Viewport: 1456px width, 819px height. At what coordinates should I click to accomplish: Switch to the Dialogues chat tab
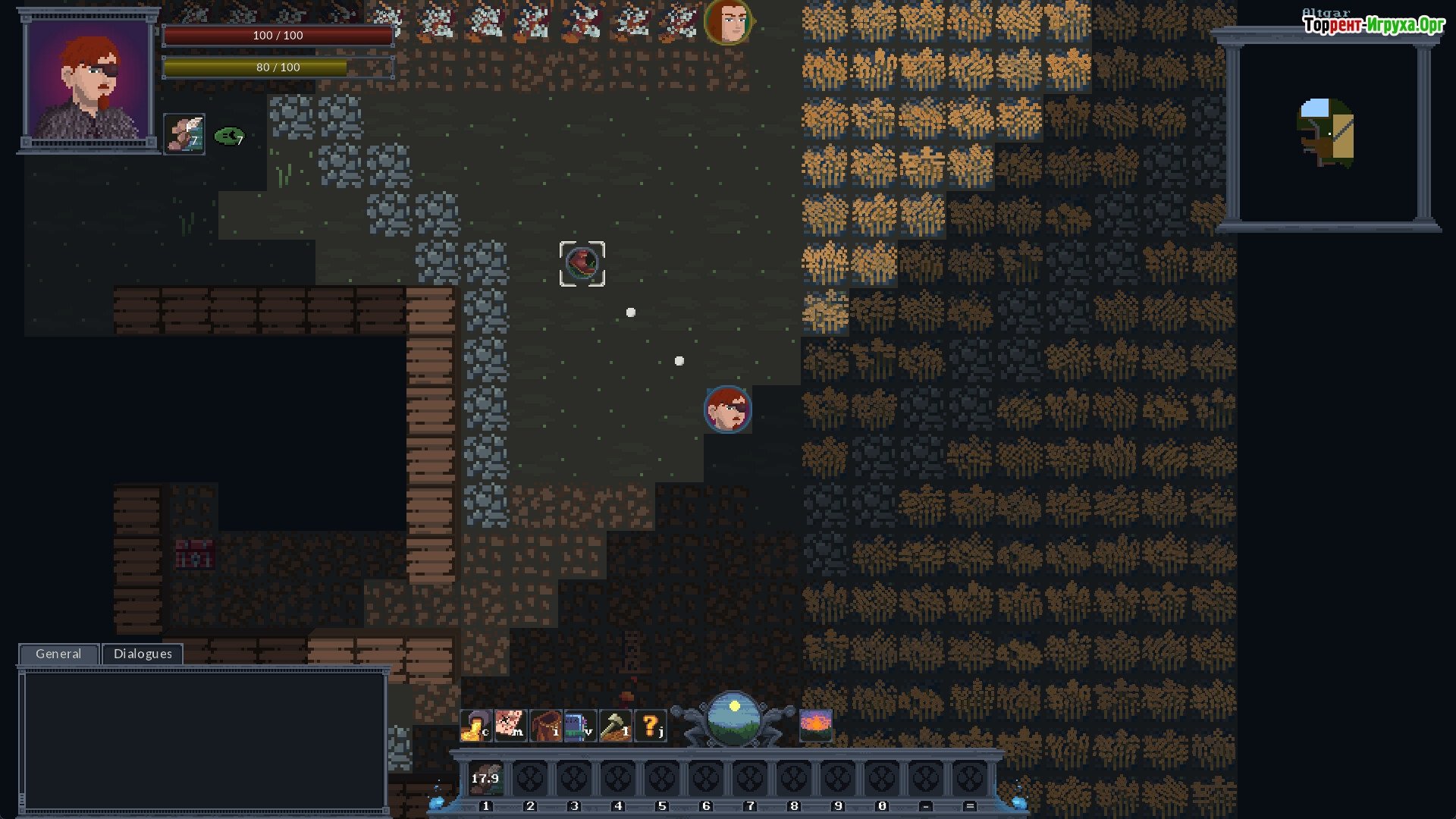[143, 654]
